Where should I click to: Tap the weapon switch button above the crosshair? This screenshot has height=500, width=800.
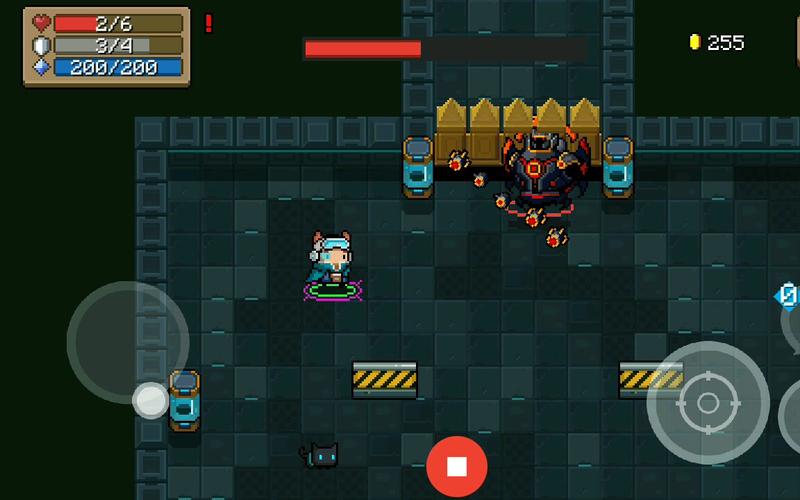coord(789,297)
